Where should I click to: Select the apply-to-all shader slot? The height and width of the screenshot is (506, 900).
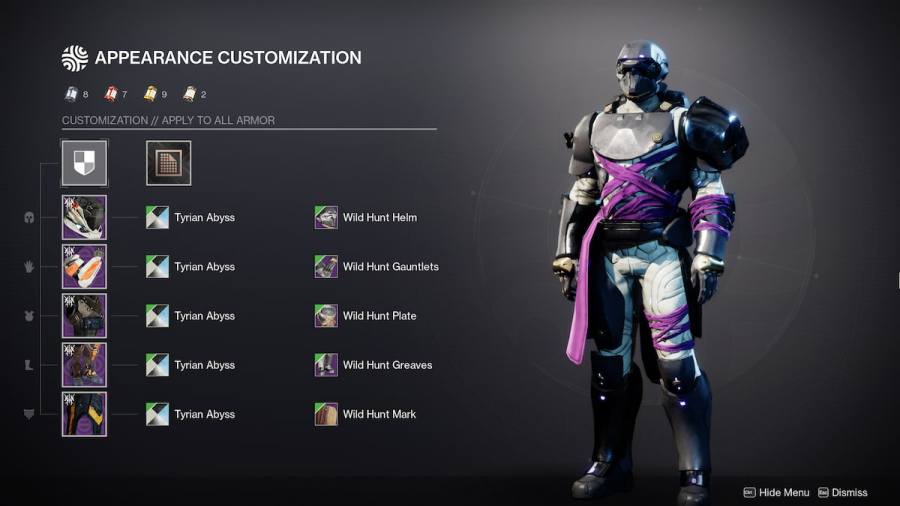[x=84, y=163]
